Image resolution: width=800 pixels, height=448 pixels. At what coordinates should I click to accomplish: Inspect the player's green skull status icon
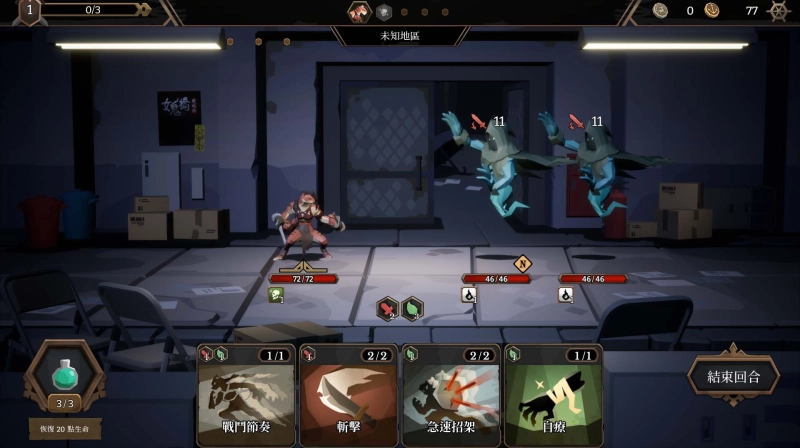click(x=275, y=295)
